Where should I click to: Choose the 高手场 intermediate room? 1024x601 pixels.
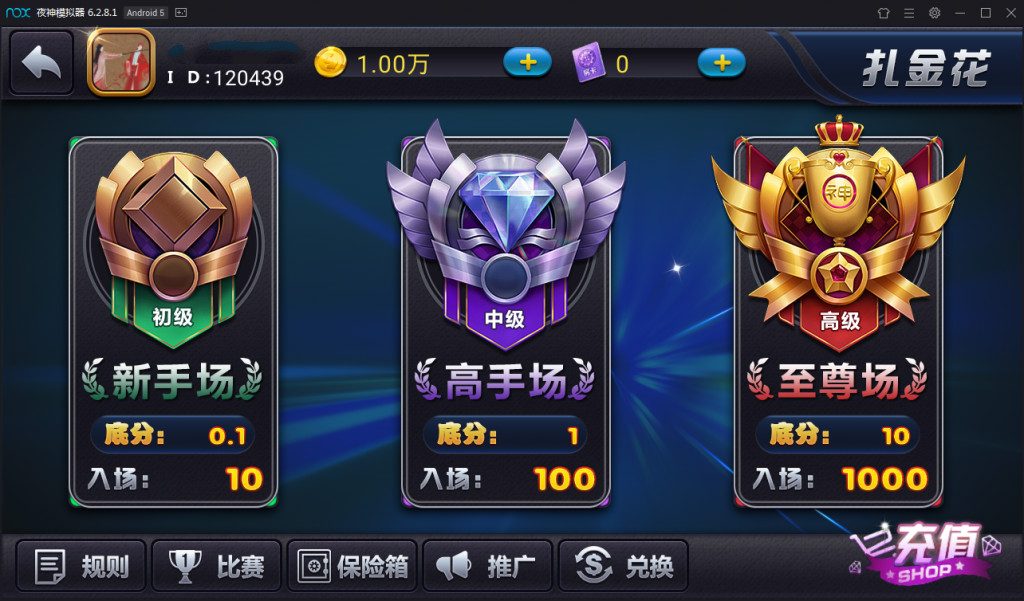505,320
